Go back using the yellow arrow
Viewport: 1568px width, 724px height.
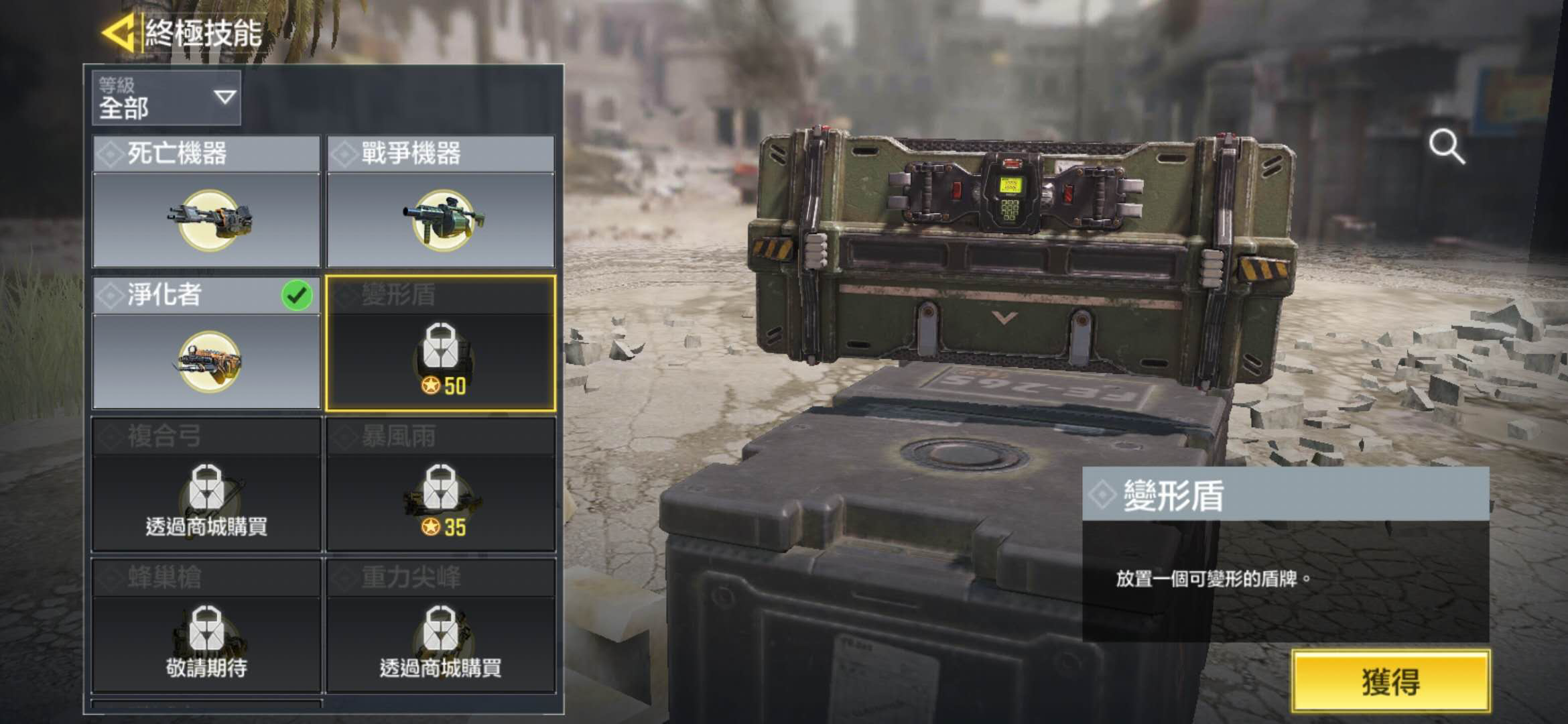119,32
